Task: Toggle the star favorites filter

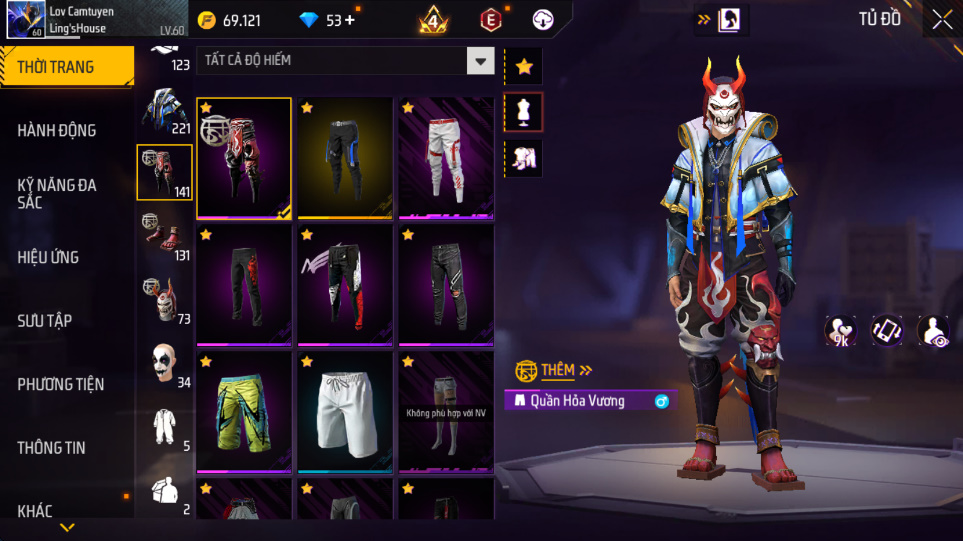Action: pyautogui.click(x=524, y=67)
